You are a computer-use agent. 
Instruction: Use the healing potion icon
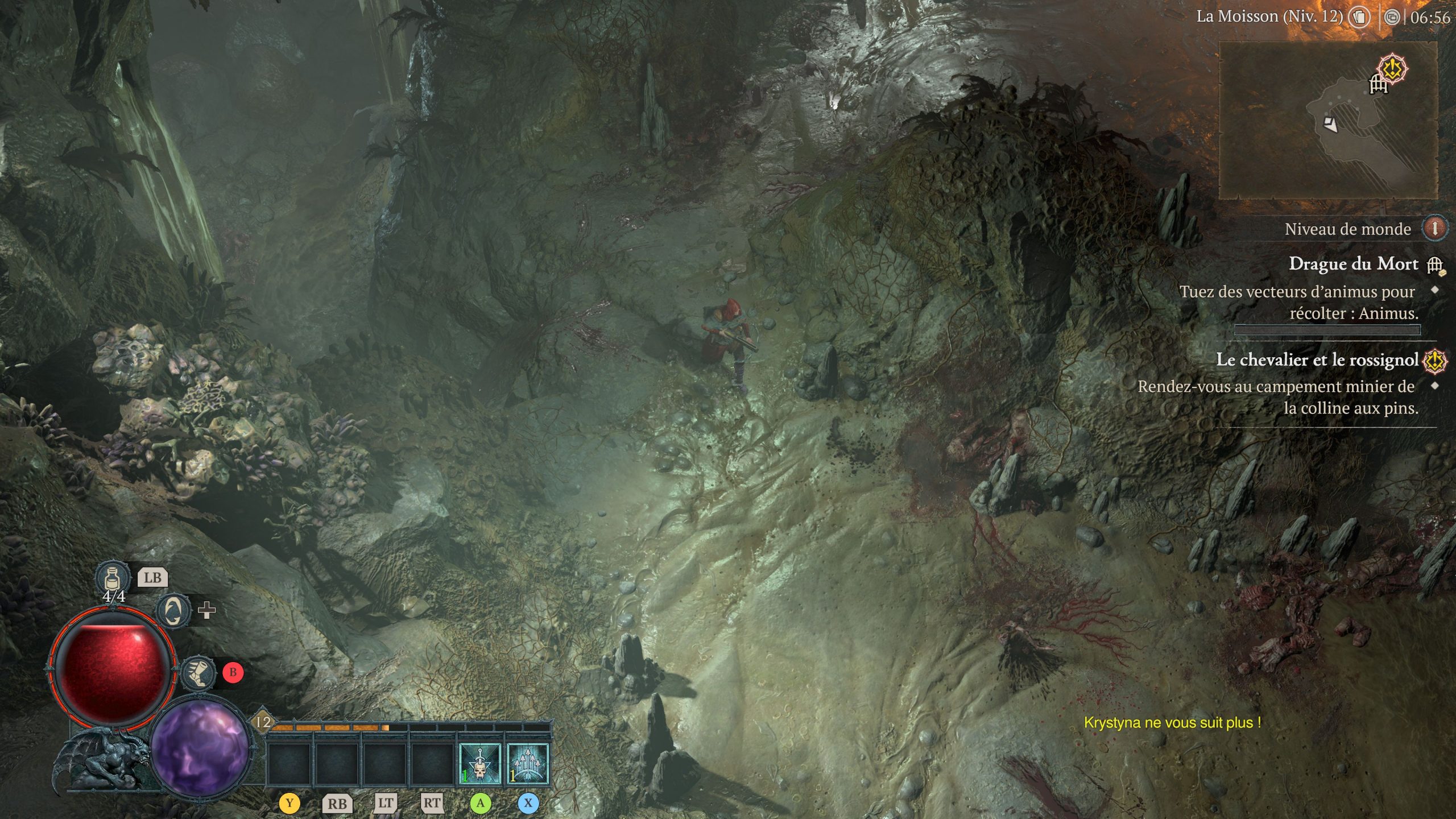(112, 577)
